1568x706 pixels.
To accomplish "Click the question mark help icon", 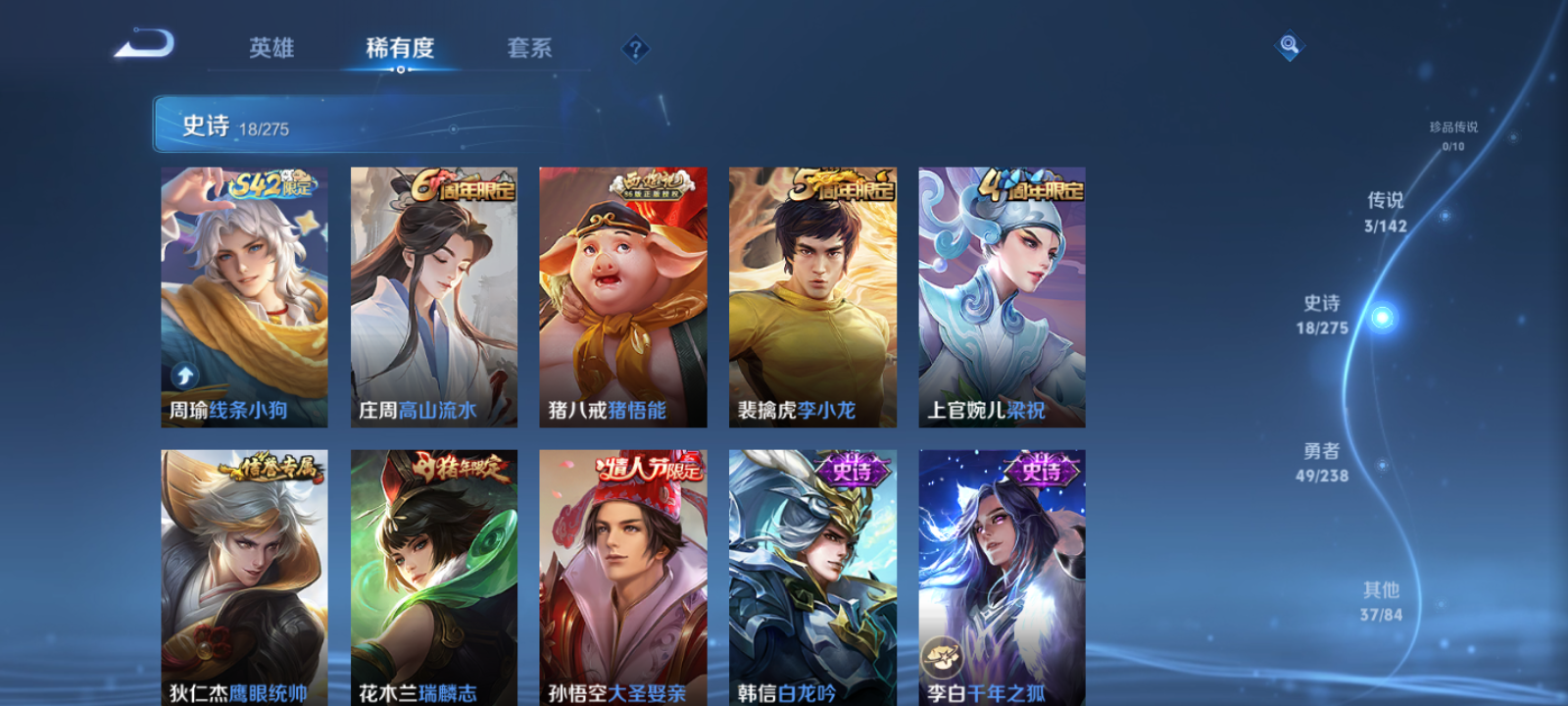I will tap(635, 46).
